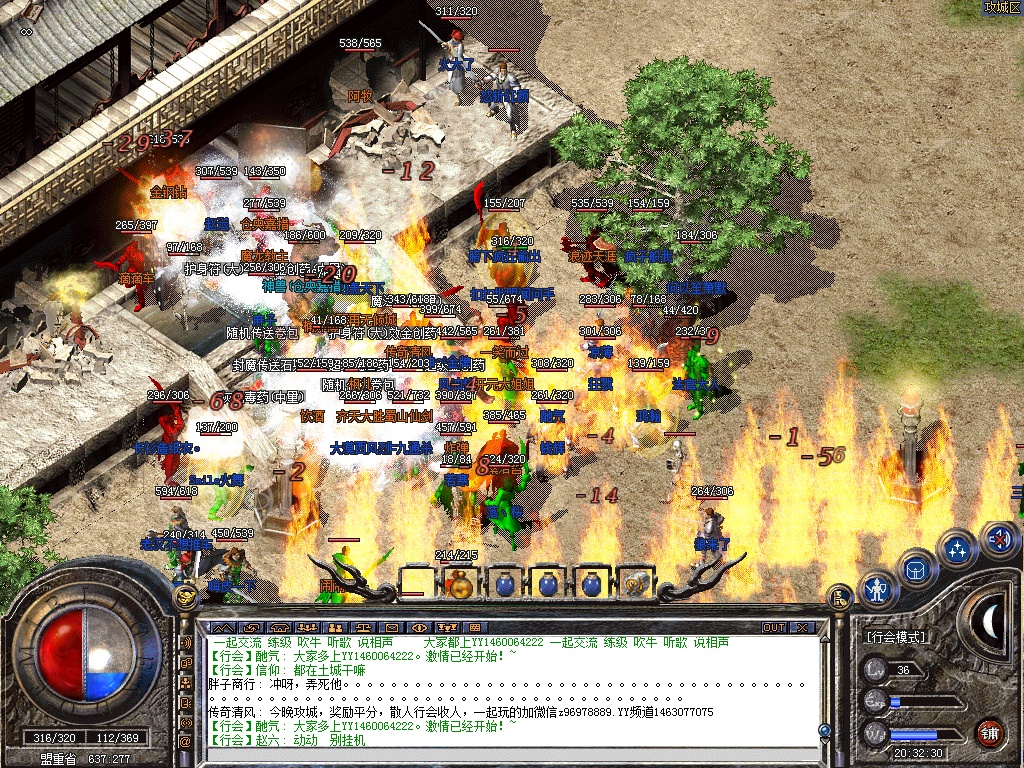This screenshot has height=768, width=1024.
Task: Open the bag inventory round button
Action: [917, 568]
